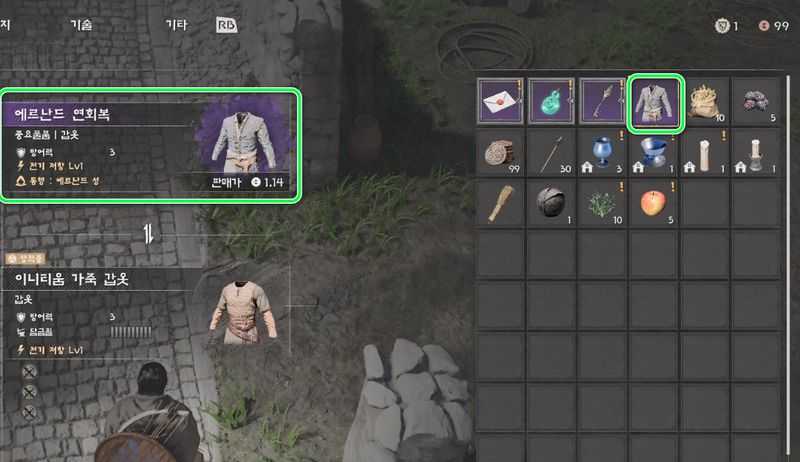800x462 pixels.
Task: Switch to the 기술 tab
Action: (81, 25)
